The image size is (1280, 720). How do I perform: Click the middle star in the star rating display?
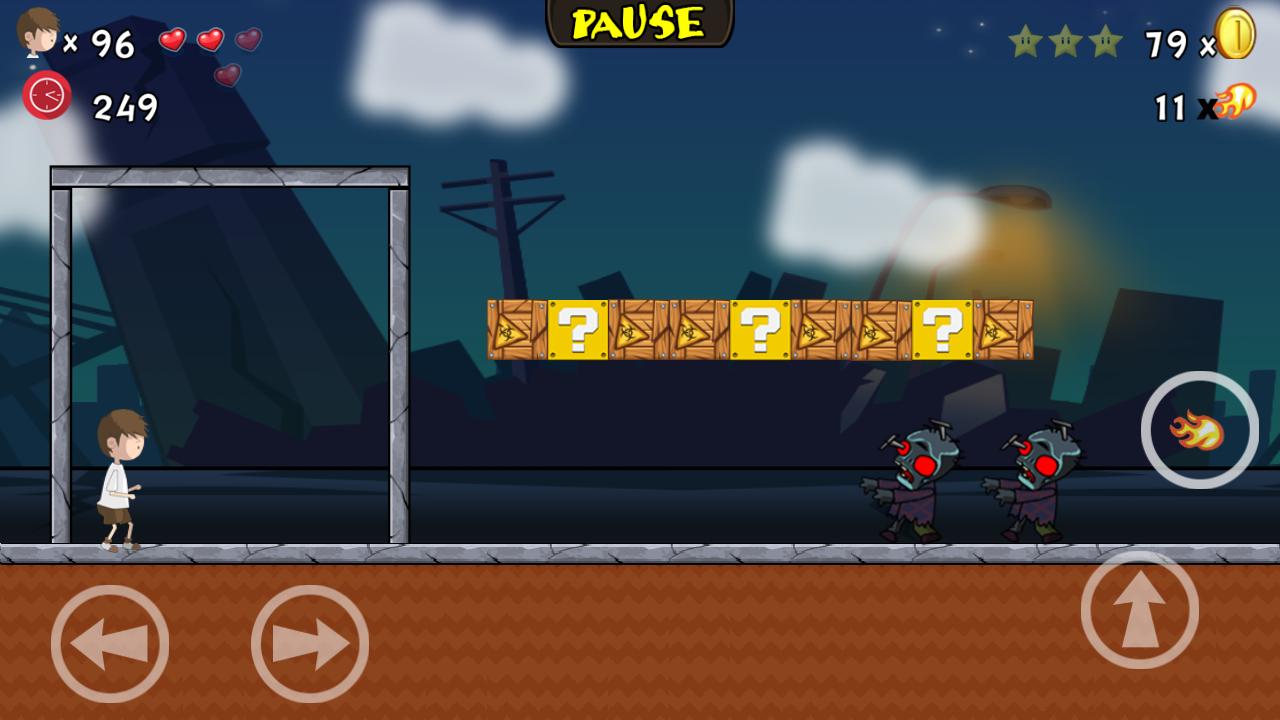1063,41
